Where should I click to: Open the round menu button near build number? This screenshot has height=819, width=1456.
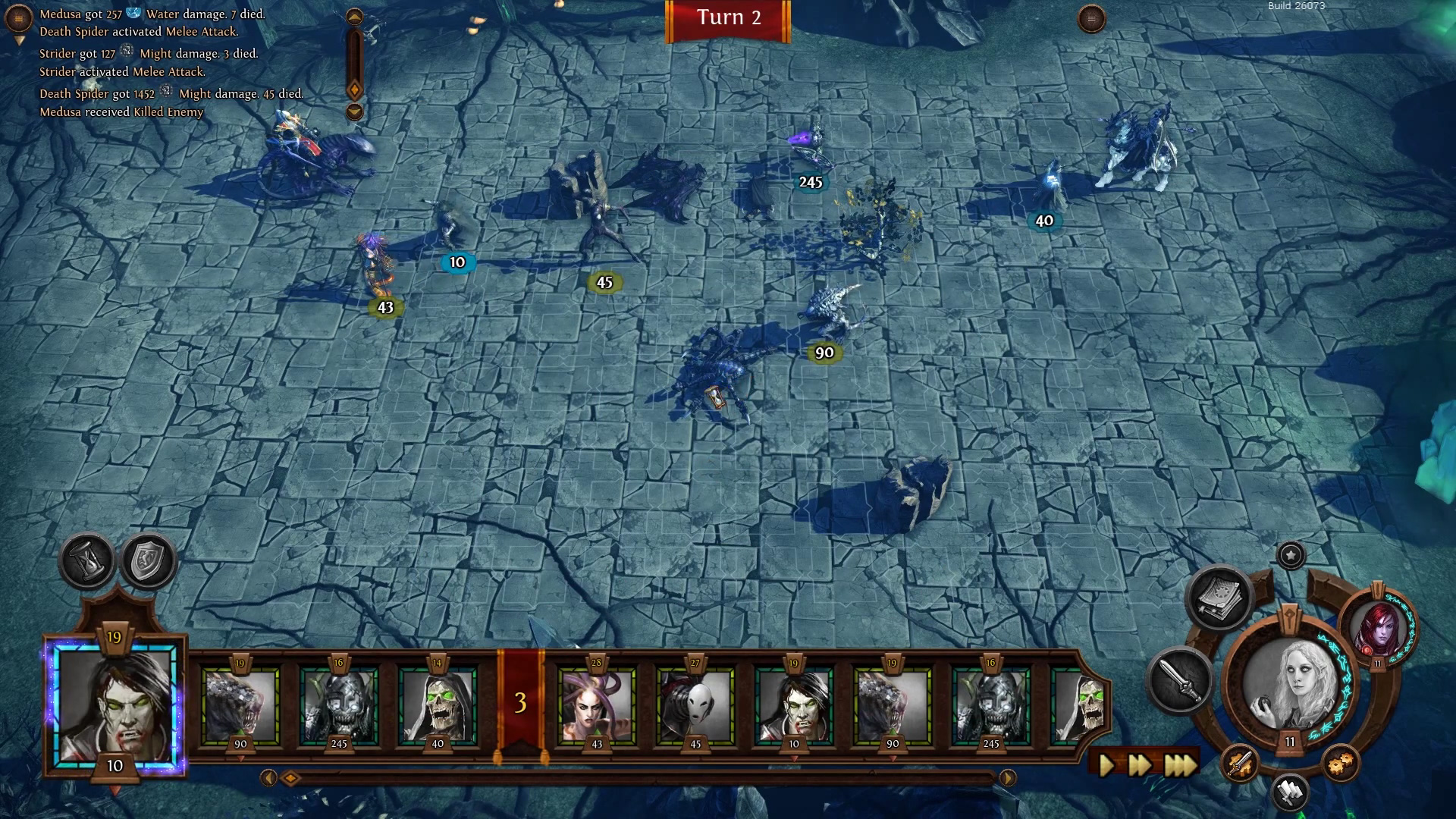pyautogui.click(x=1091, y=19)
